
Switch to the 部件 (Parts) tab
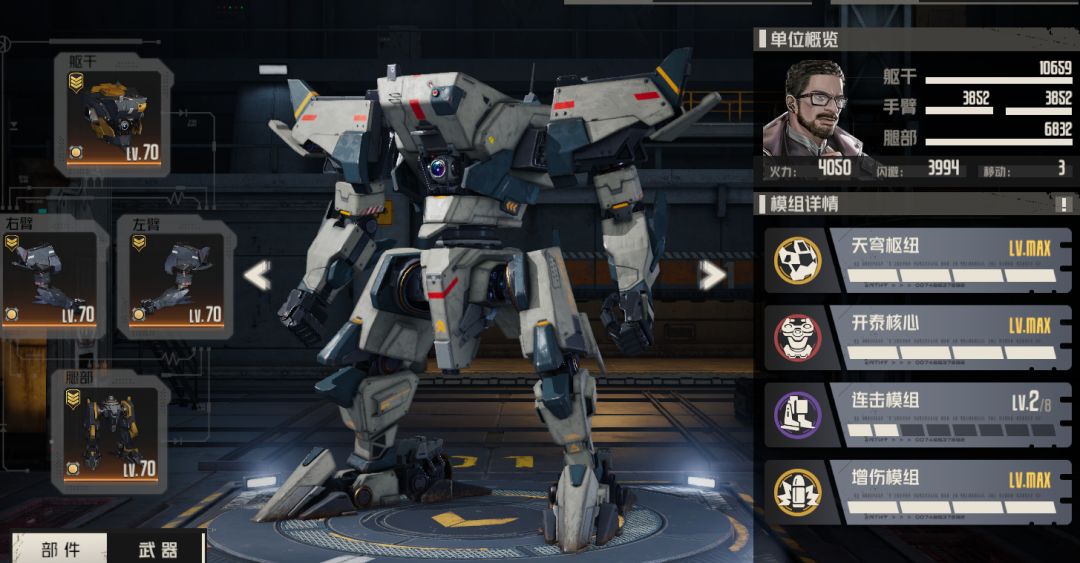[60, 549]
